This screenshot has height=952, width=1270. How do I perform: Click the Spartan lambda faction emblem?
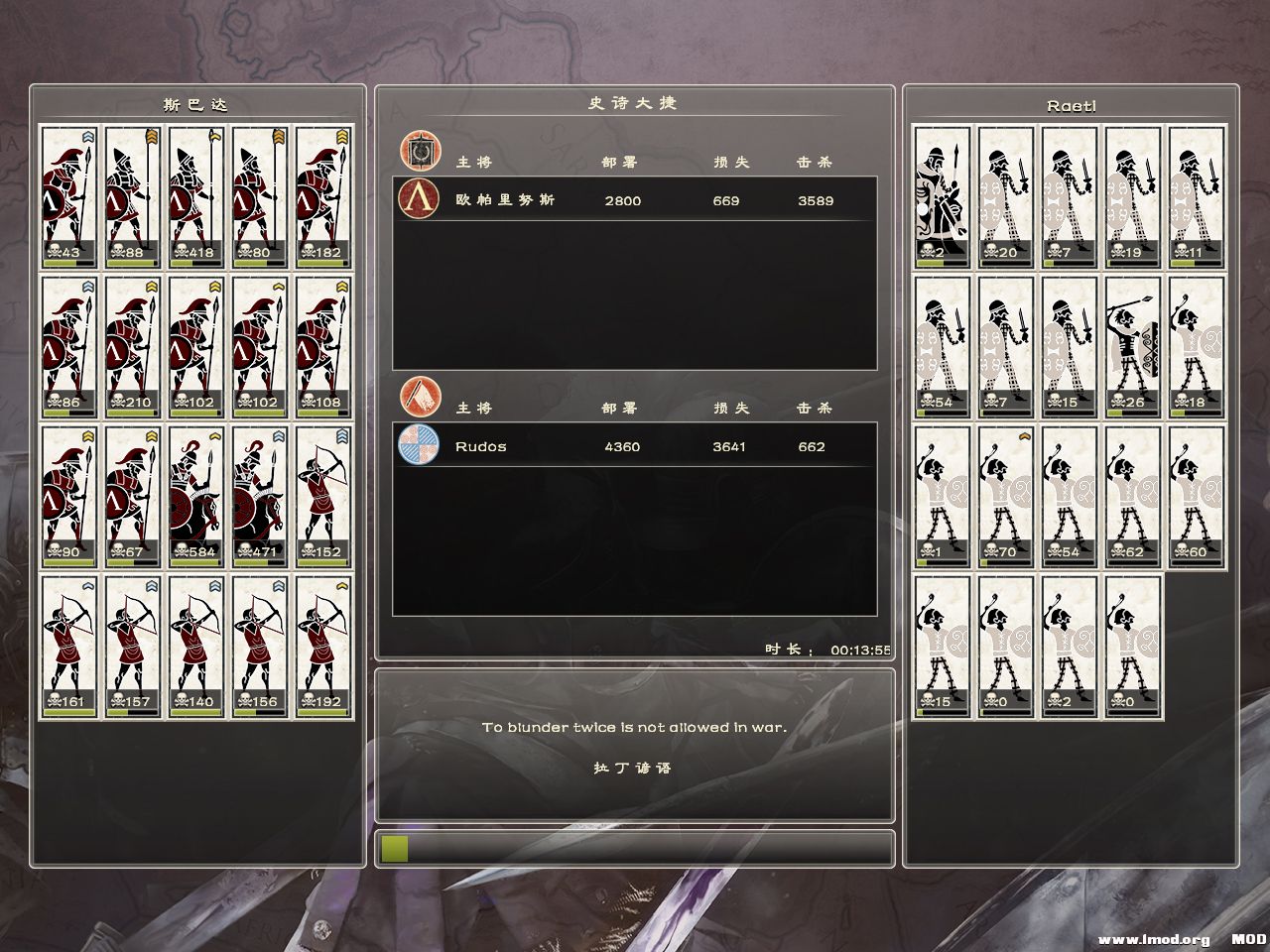tap(419, 198)
